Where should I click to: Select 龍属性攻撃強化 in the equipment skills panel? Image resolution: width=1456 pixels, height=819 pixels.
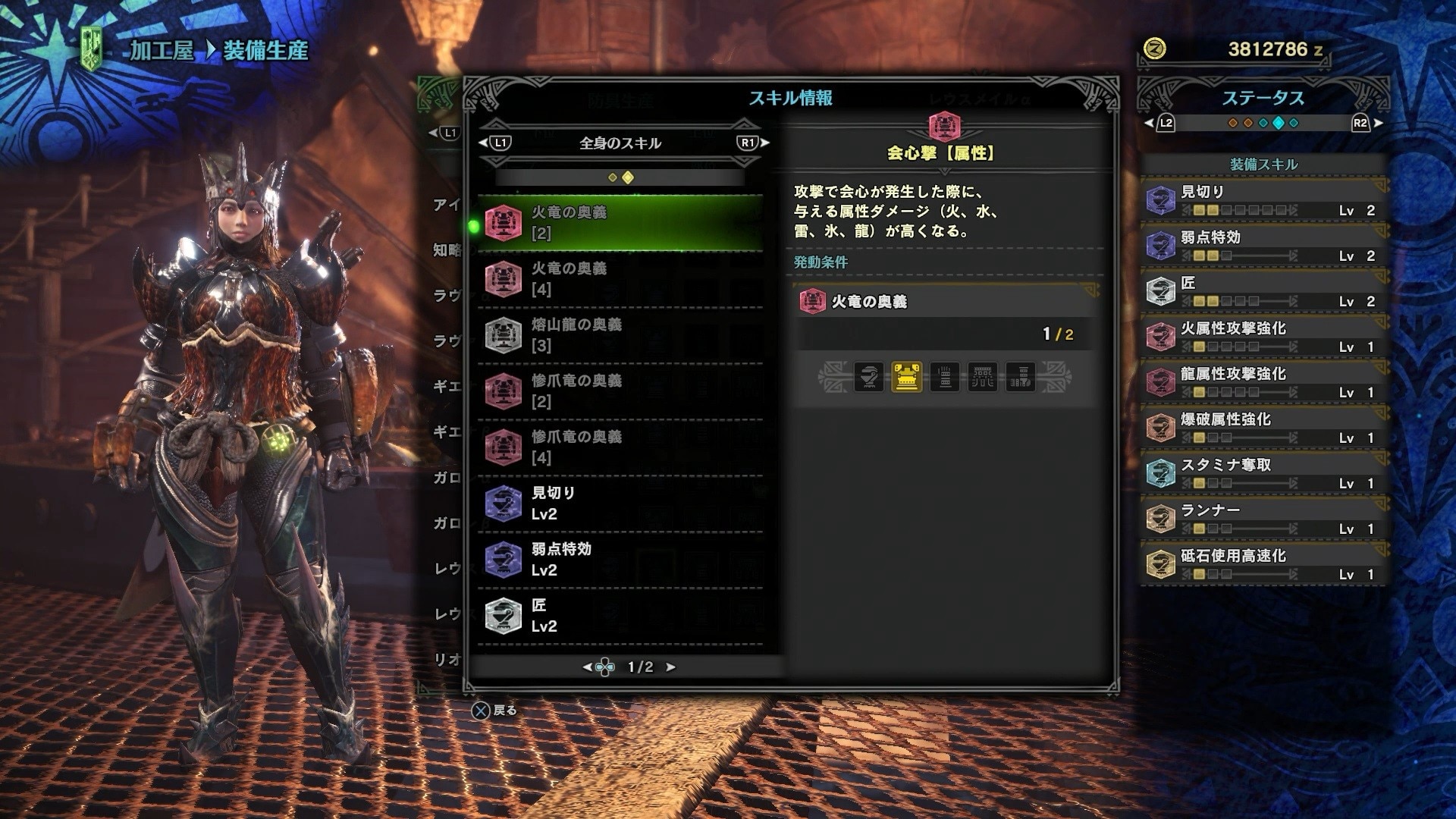click(x=1263, y=381)
